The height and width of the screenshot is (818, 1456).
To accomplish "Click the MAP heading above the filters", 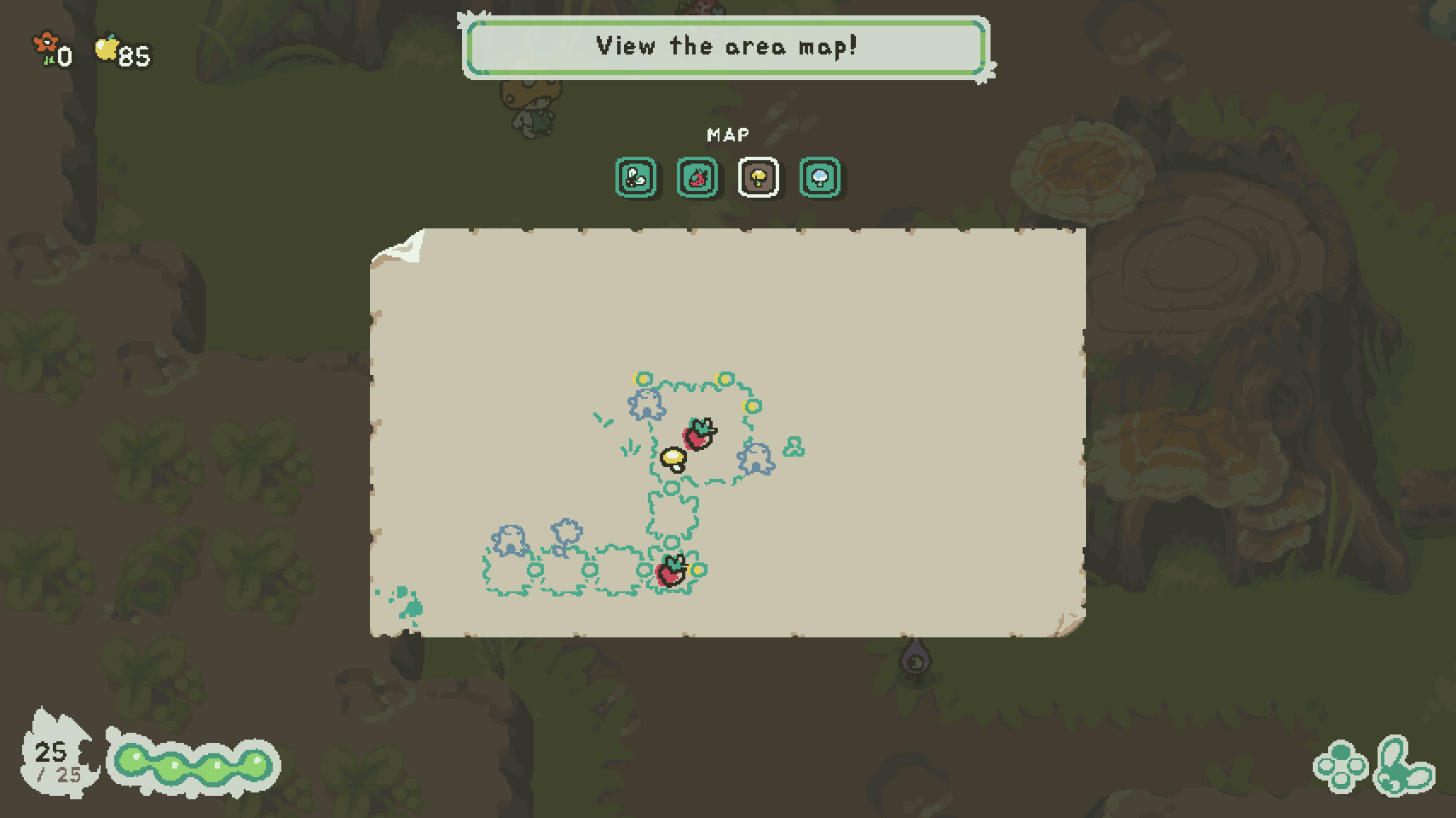I will click(727, 134).
